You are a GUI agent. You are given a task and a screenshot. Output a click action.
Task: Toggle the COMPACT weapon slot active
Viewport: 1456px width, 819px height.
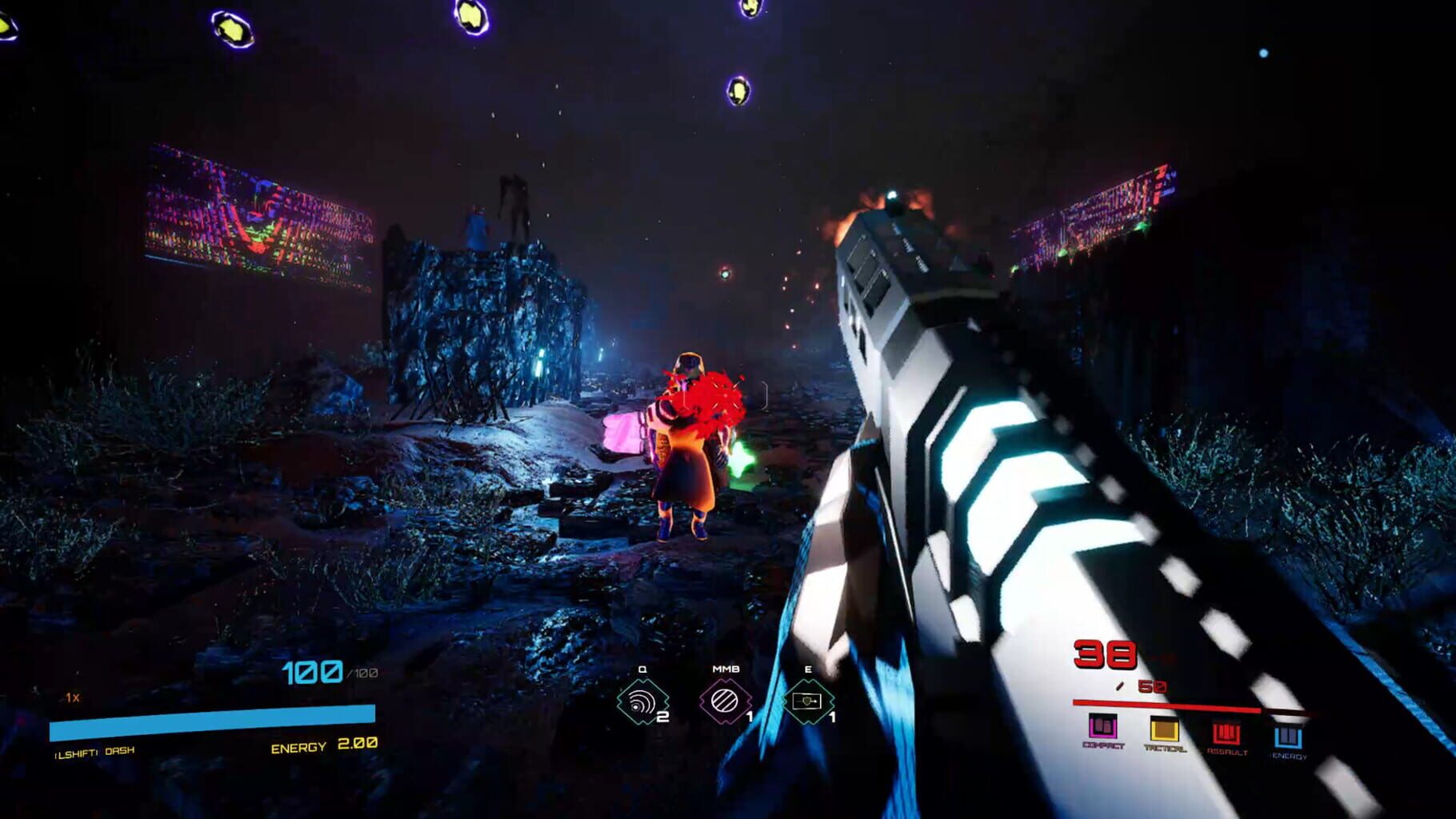1102,727
